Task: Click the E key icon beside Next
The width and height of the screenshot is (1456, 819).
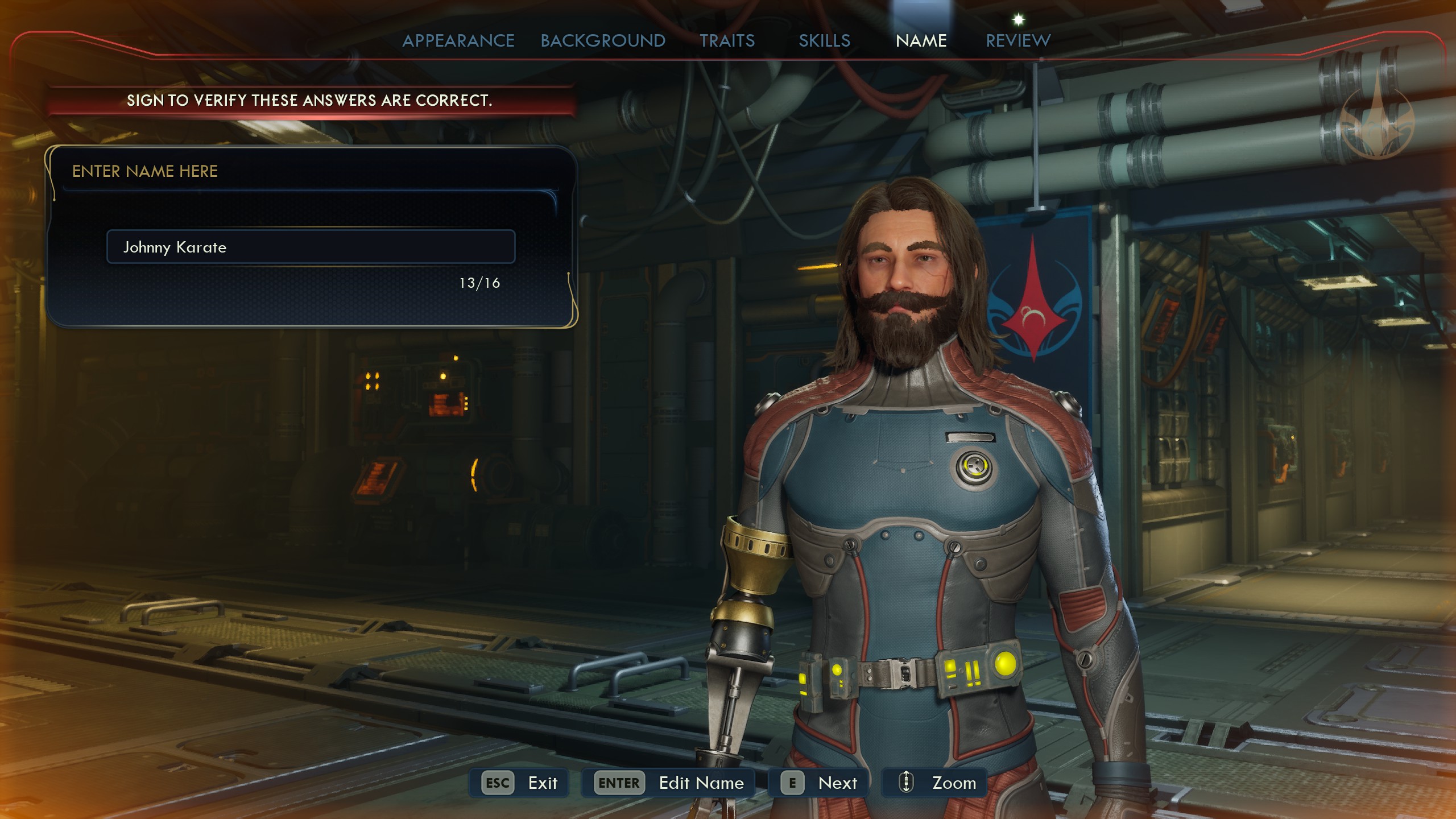Action: 792,783
